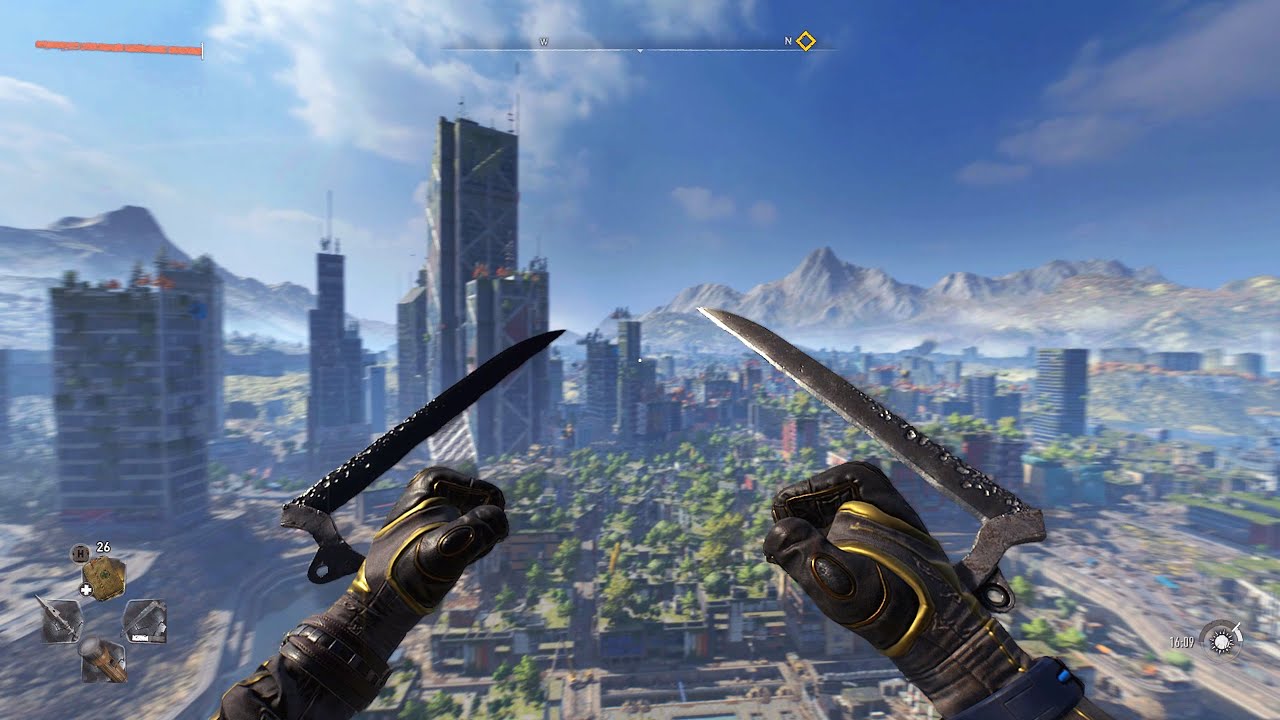Click the center aiming reticle dot
Viewport: 1280px width, 720px height.
(x=640, y=360)
